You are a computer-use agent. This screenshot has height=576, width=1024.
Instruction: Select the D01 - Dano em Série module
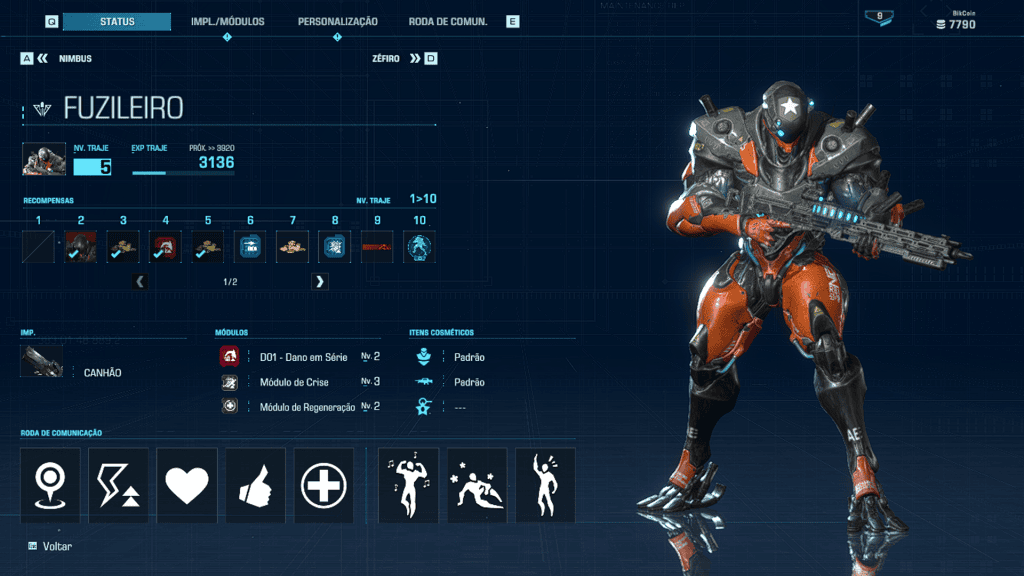pos(300,356)
